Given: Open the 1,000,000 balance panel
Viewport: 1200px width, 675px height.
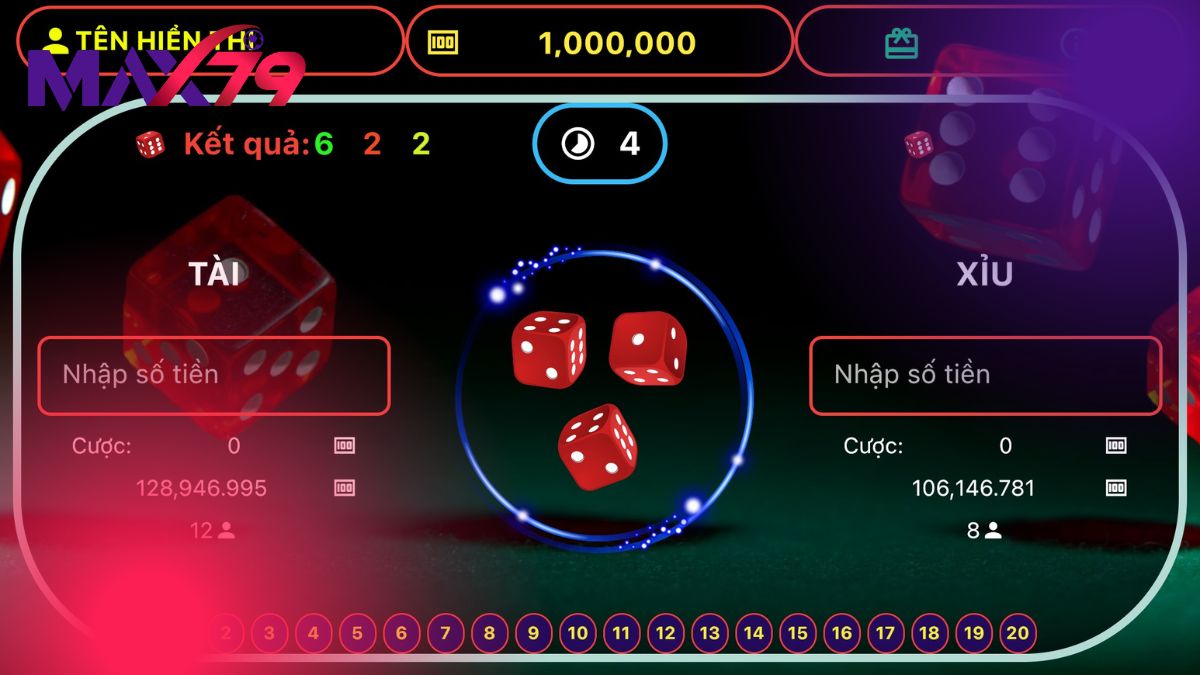Looking at the screenshot, I should [599, 42].
